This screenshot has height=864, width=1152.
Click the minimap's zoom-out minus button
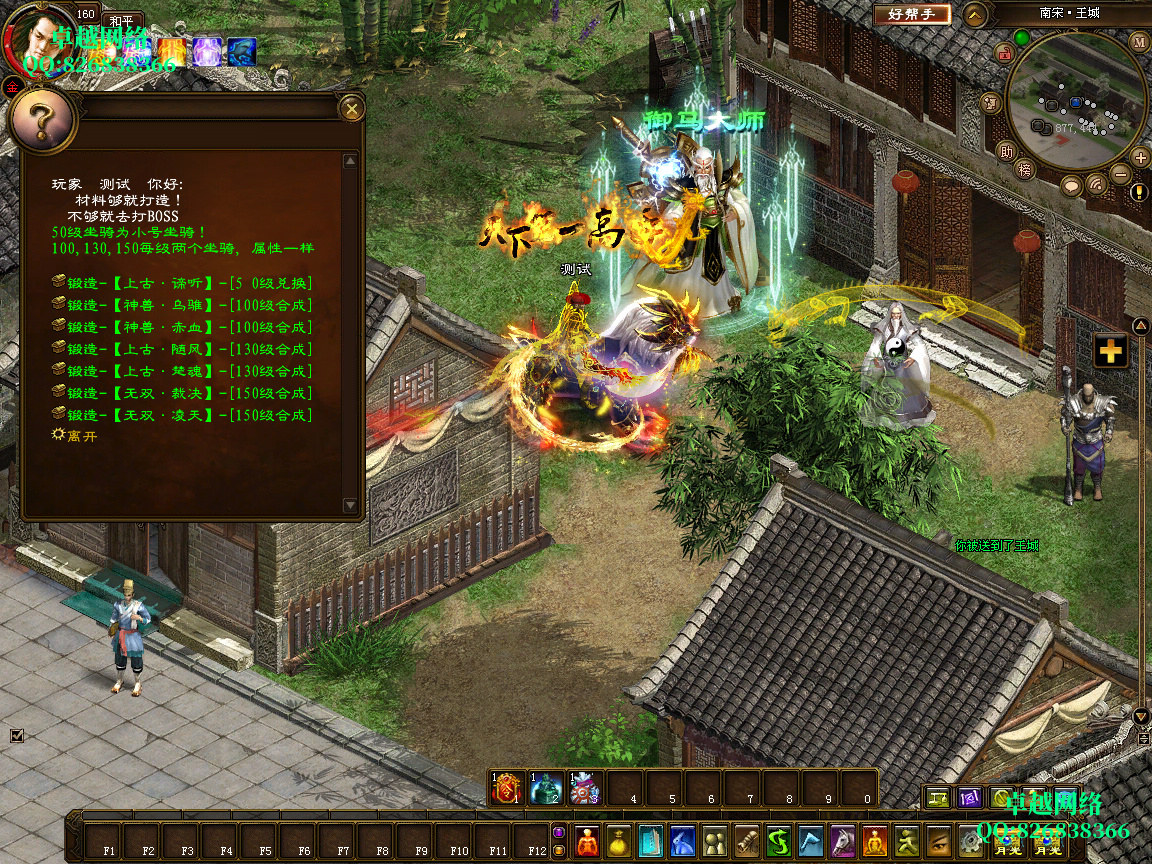click(1121, 173)
